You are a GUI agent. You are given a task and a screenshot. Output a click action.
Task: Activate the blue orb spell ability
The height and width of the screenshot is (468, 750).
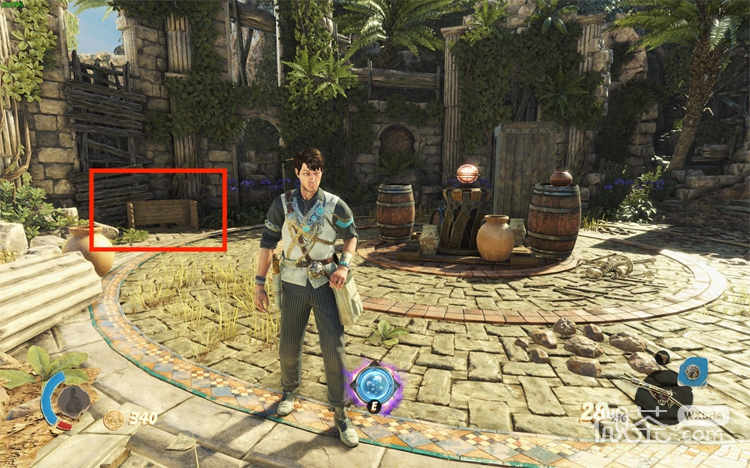coord(373,384)
